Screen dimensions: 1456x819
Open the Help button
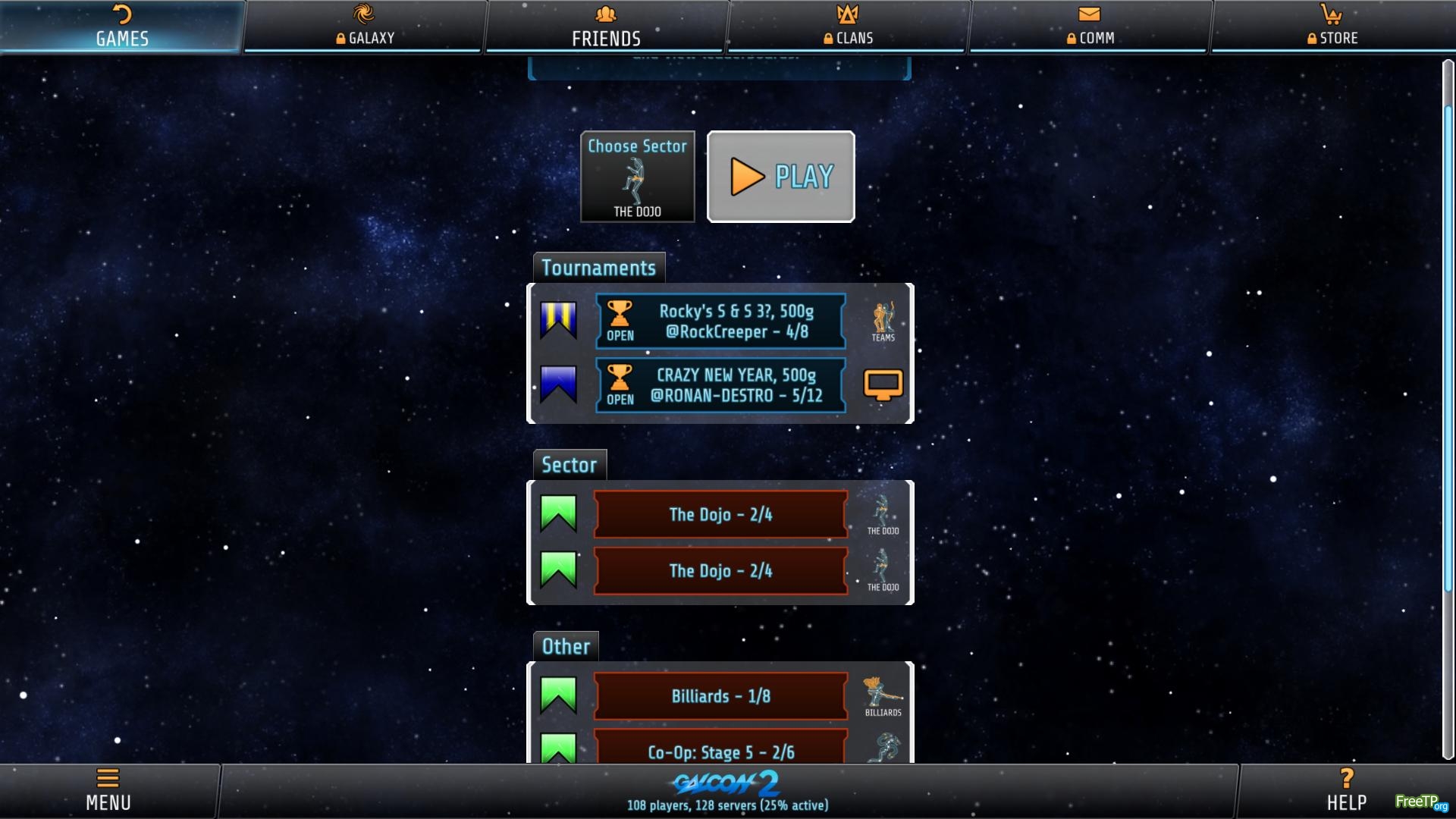tap(1346, 790)
